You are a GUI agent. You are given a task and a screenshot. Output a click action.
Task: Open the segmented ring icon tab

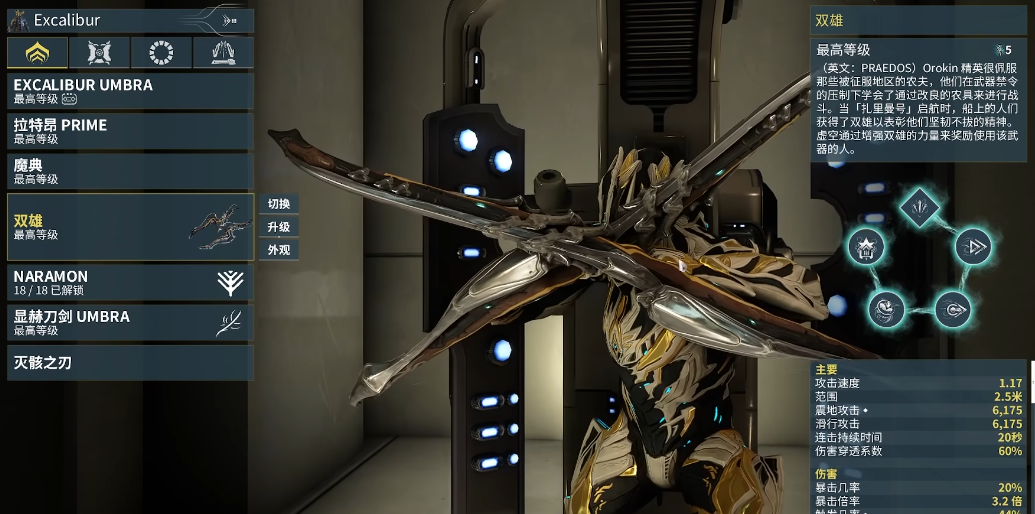(161, 53)
